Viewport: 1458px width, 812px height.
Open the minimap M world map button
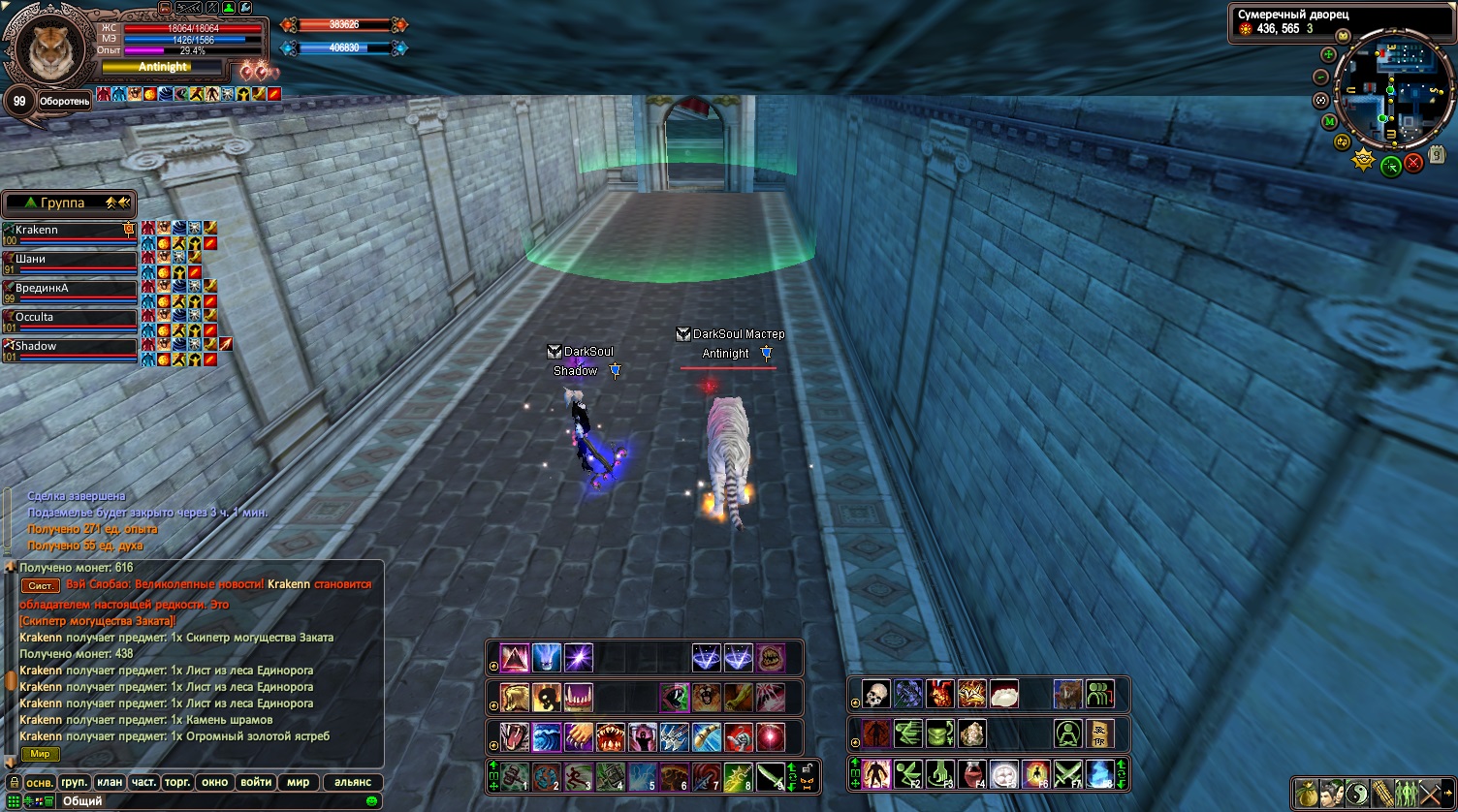(1329, 121)
